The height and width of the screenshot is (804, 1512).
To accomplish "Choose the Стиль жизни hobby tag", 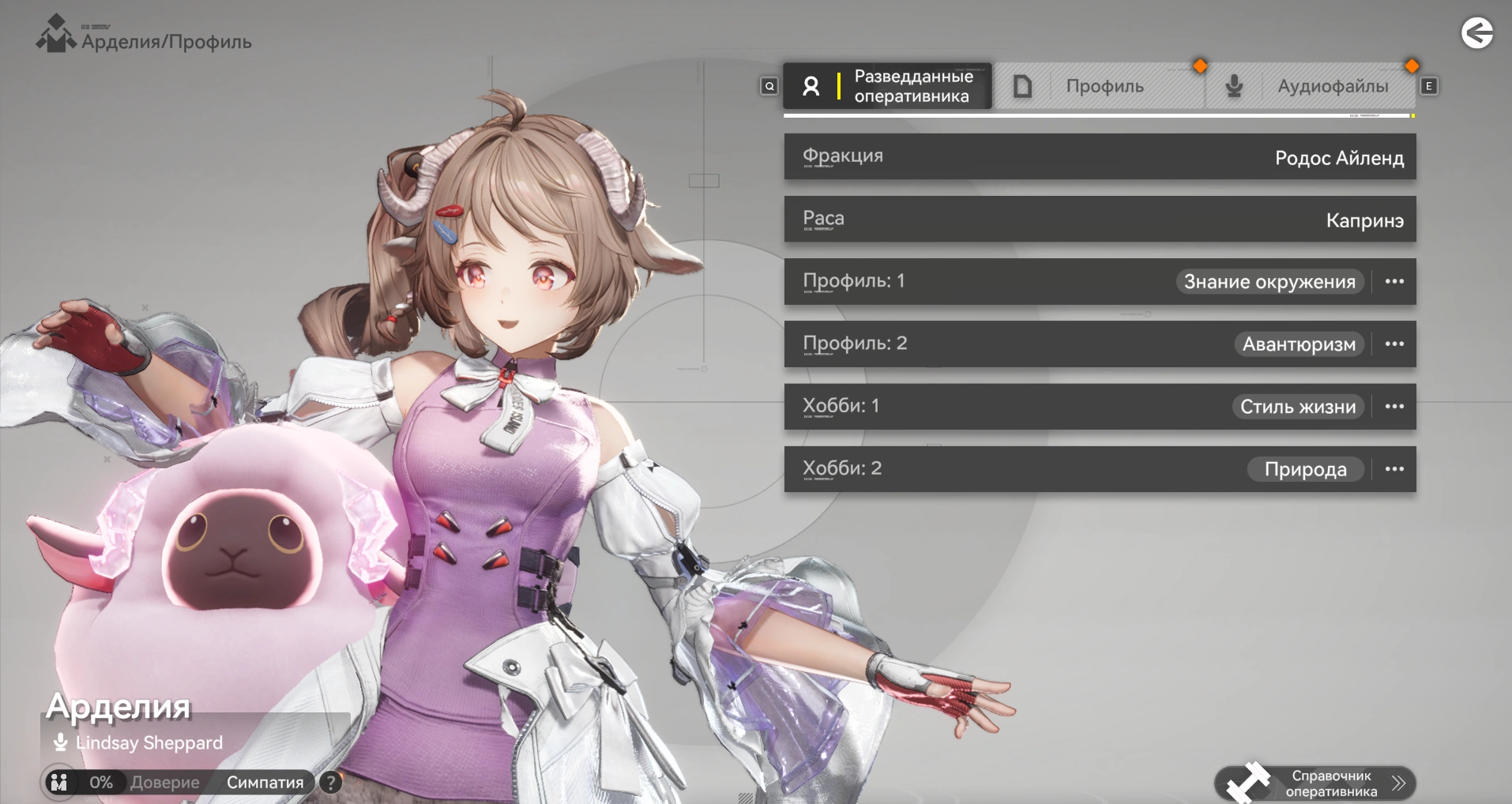I will pos(1297,407).
